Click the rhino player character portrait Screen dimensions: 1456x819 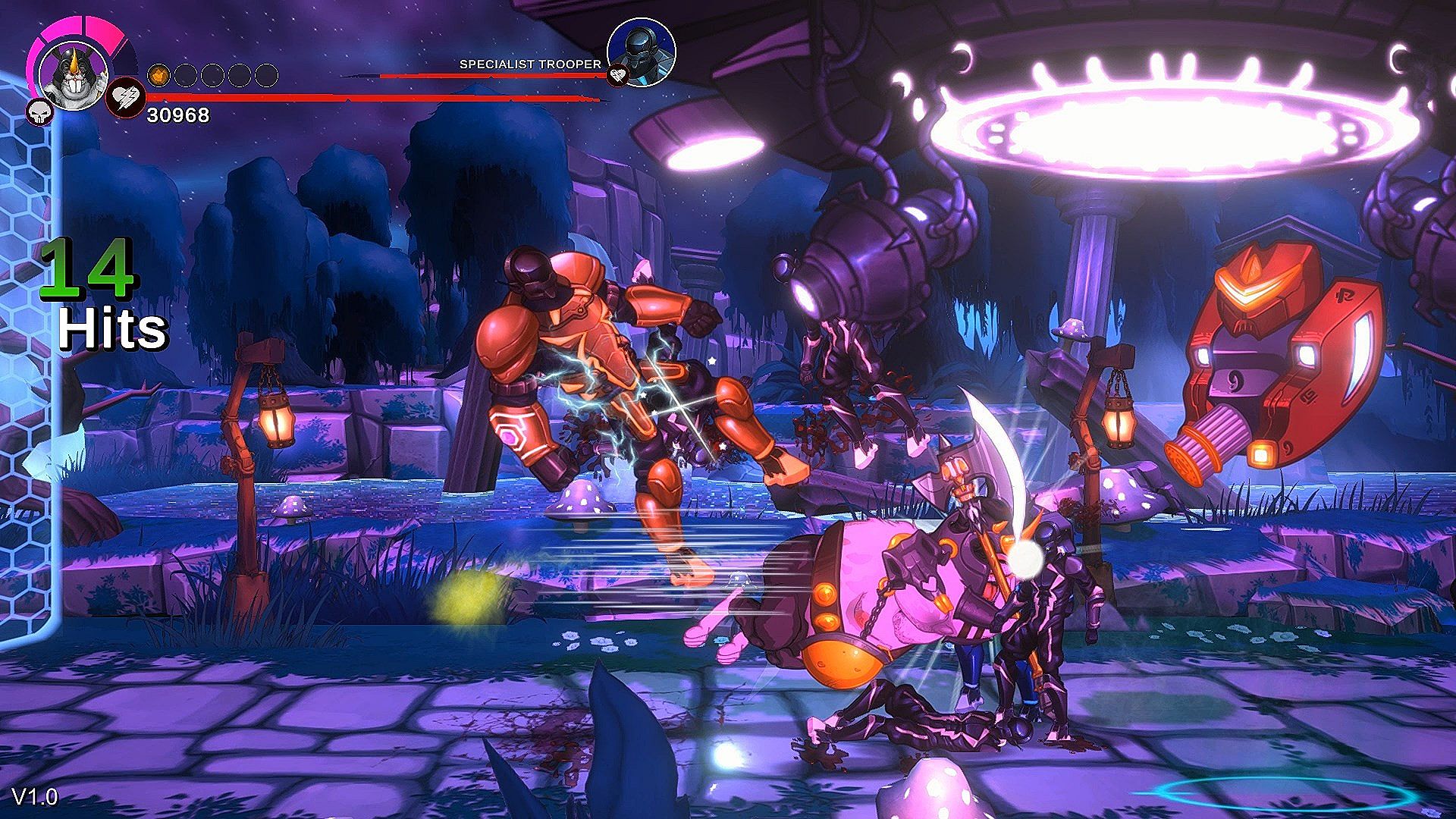pos(73,74)
